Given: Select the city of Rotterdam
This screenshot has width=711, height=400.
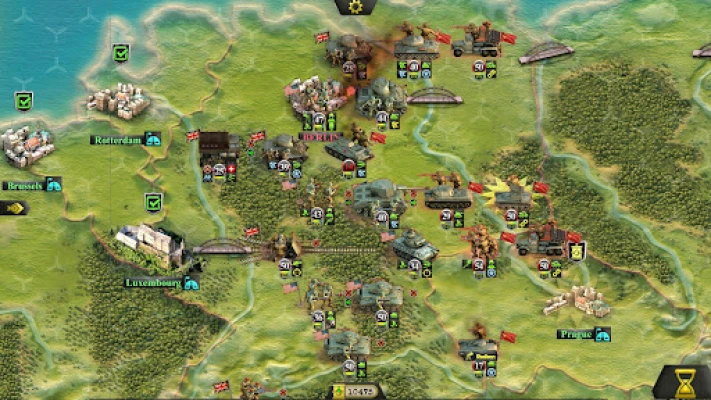Looking at the screenshot, I should pyautogui.click(x=119, y=101).
